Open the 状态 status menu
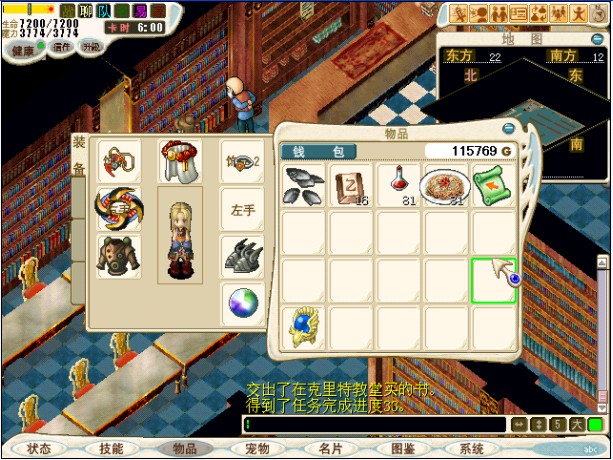613x460 pixels. pyautogui.click(x=40, y=449)
